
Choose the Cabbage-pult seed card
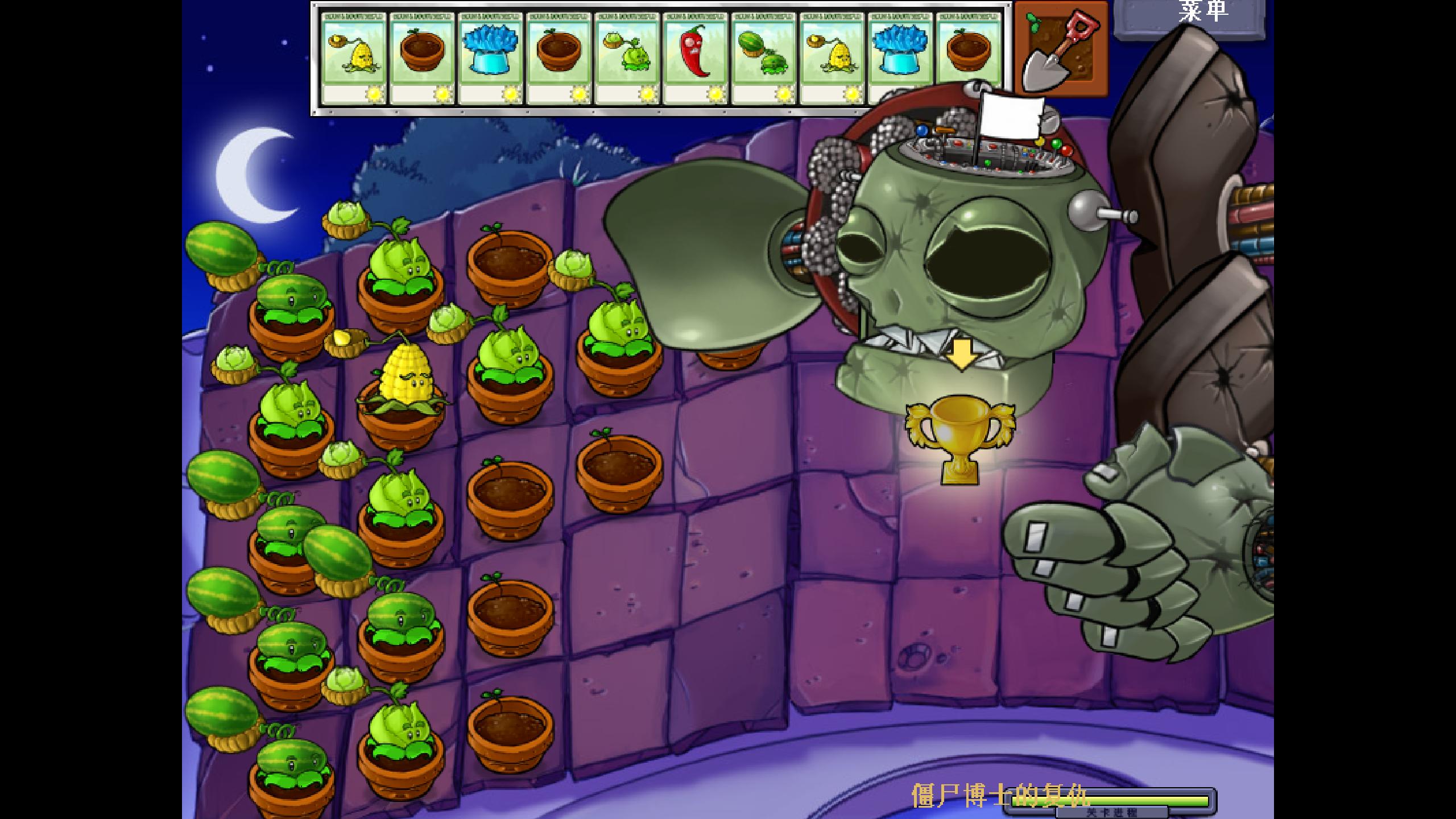tap(627, 58)
